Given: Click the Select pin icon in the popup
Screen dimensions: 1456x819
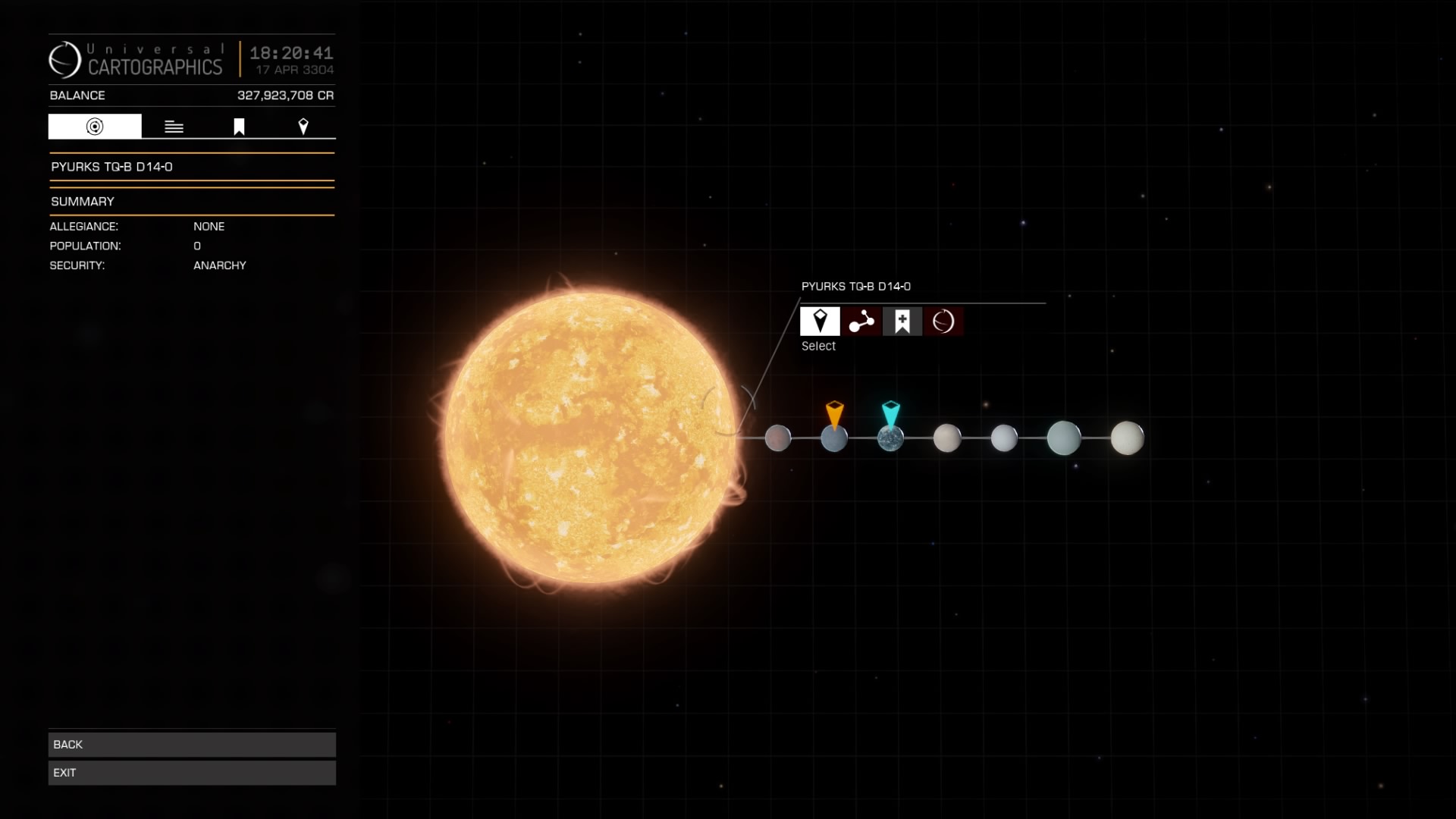Looking at the screenshot, I should pos(820,321).
